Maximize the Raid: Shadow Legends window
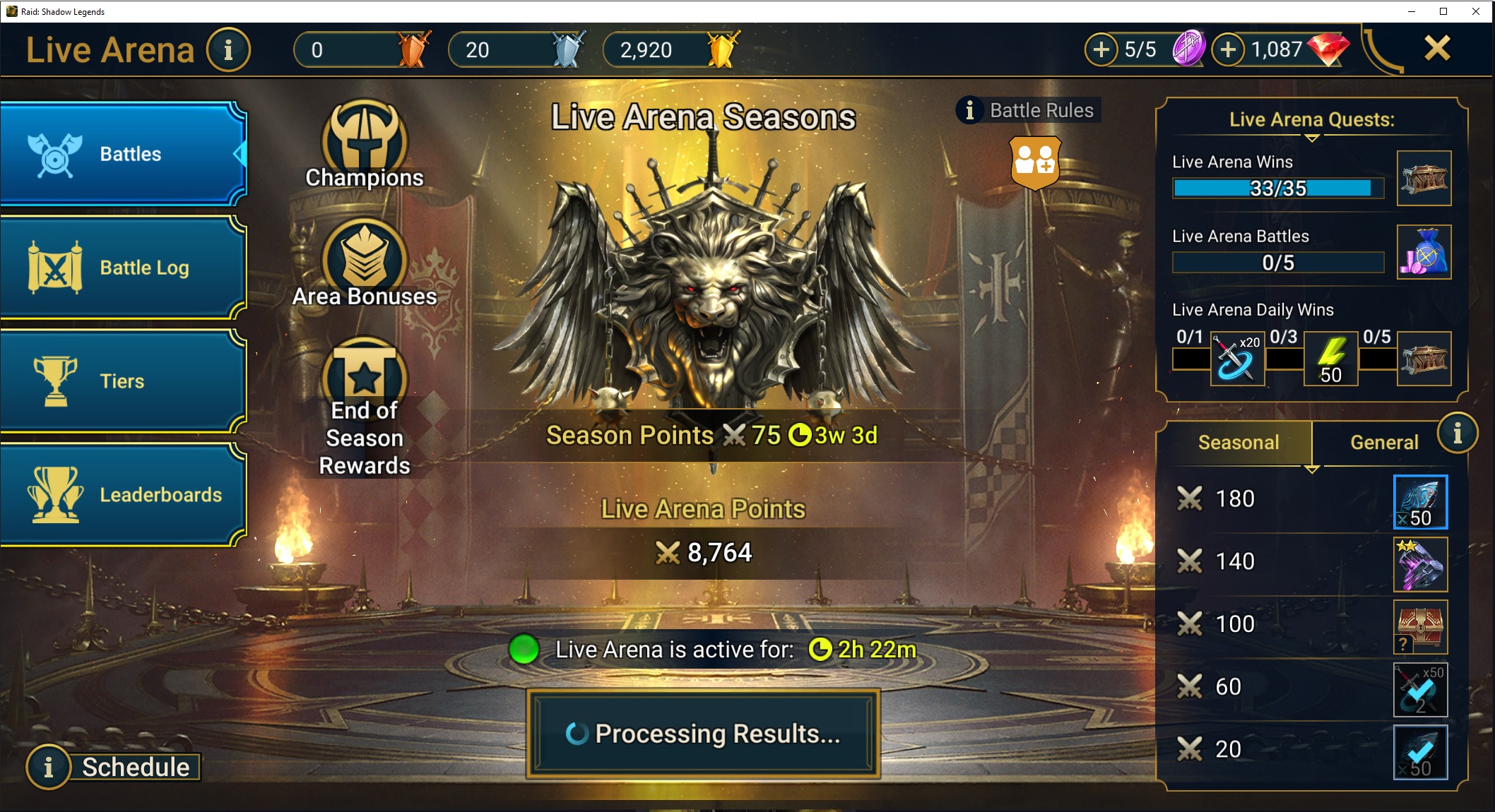1495x812 pixels. [1443, 11]
